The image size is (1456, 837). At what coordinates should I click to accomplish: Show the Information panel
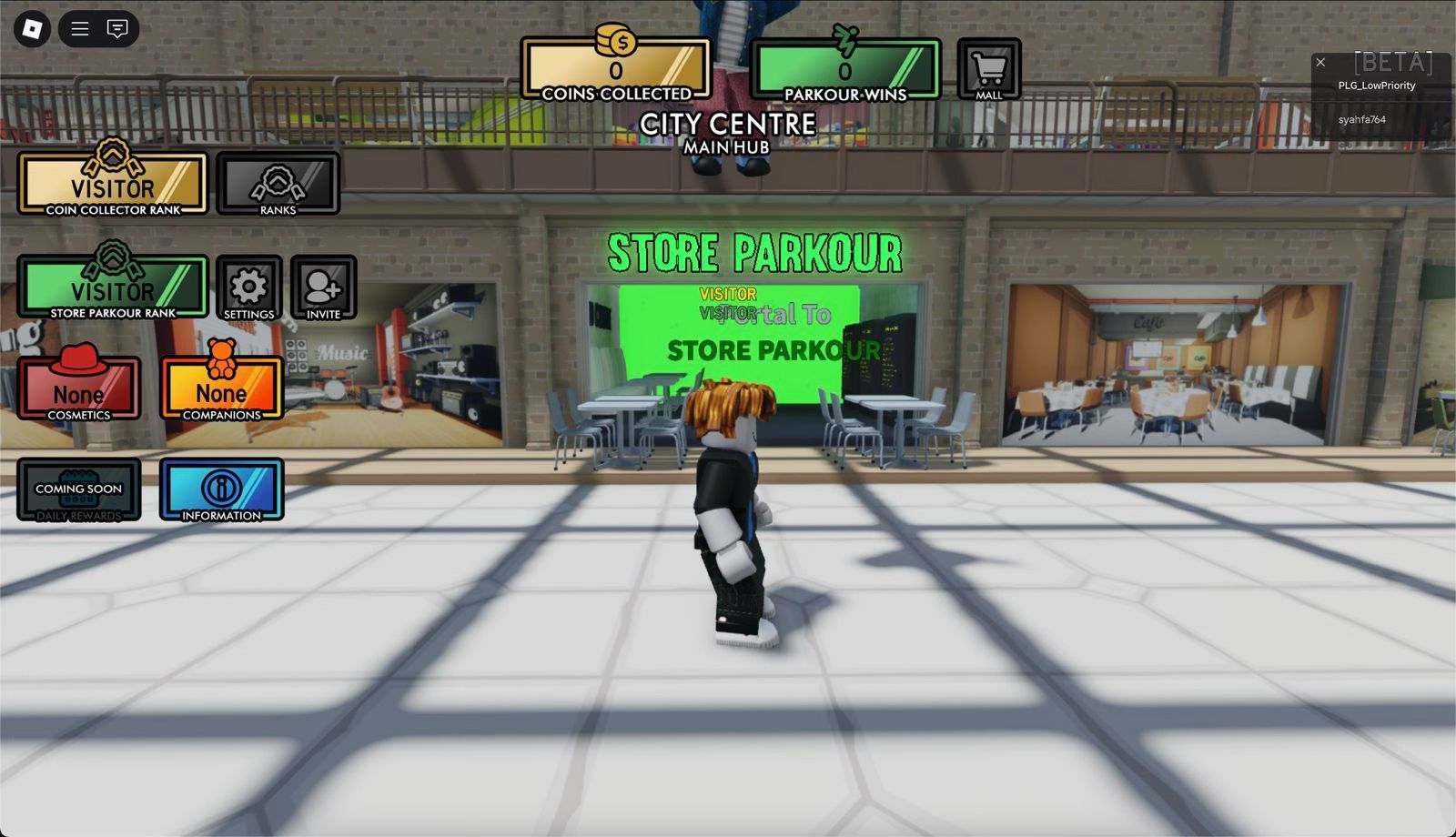coord(221,489)
